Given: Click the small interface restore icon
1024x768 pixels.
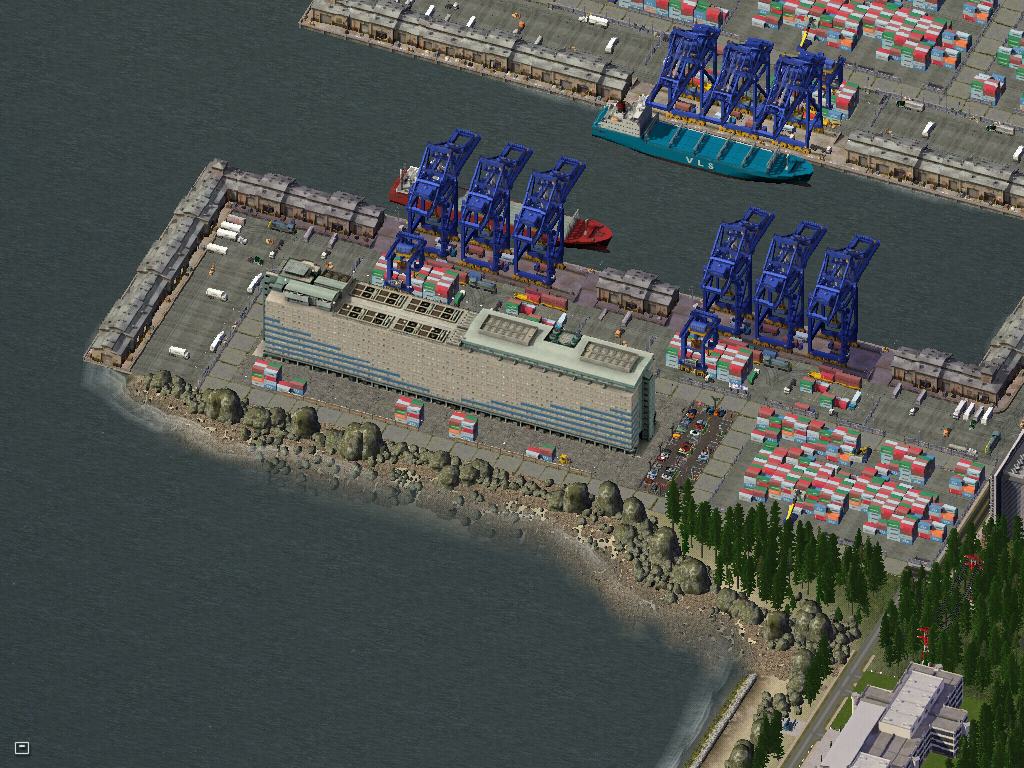Looking at the screenshot, I should tap(22, 747).
